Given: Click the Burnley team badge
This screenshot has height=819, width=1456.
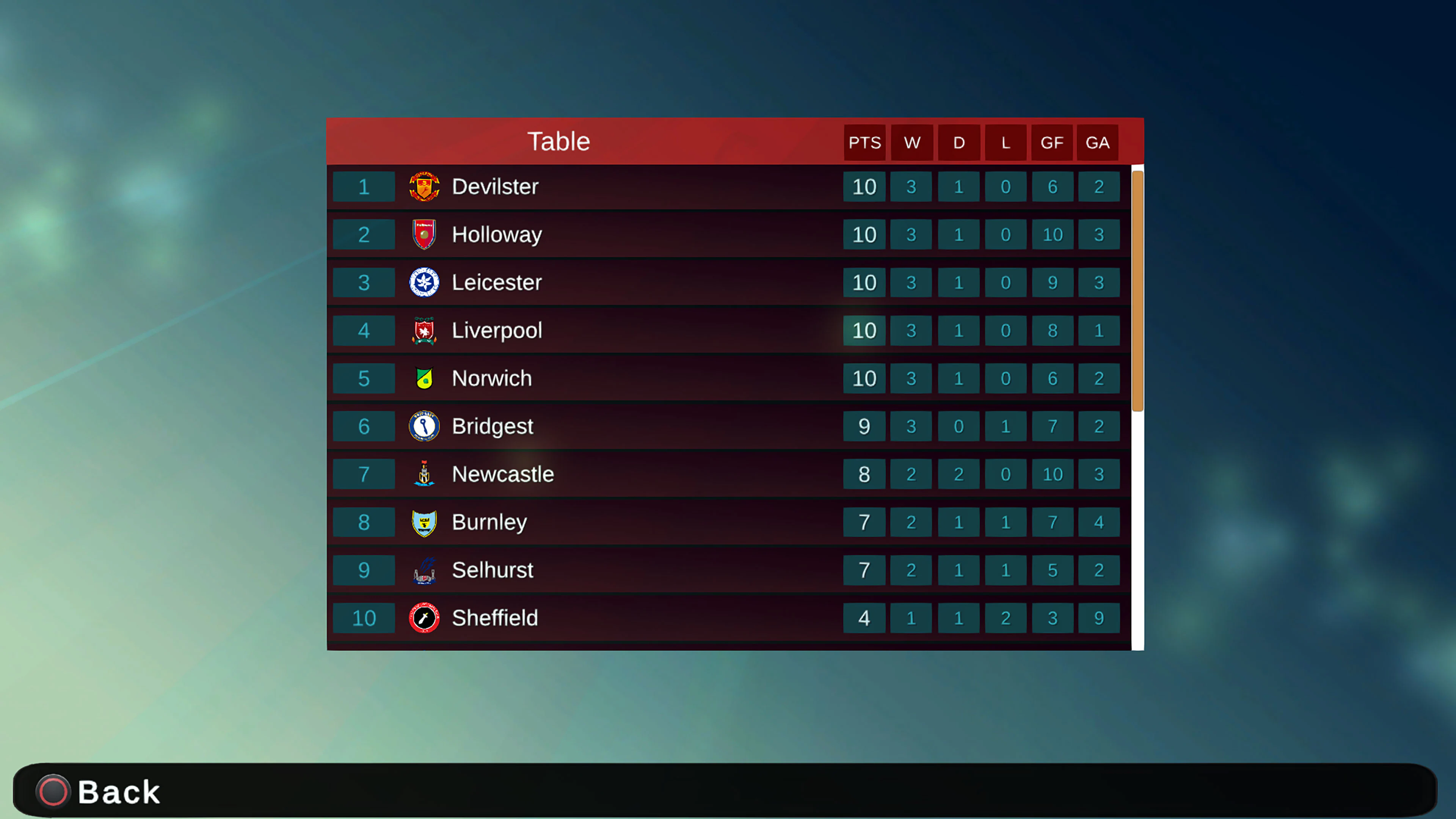Looking at the screenshot, I should point(425,522).
